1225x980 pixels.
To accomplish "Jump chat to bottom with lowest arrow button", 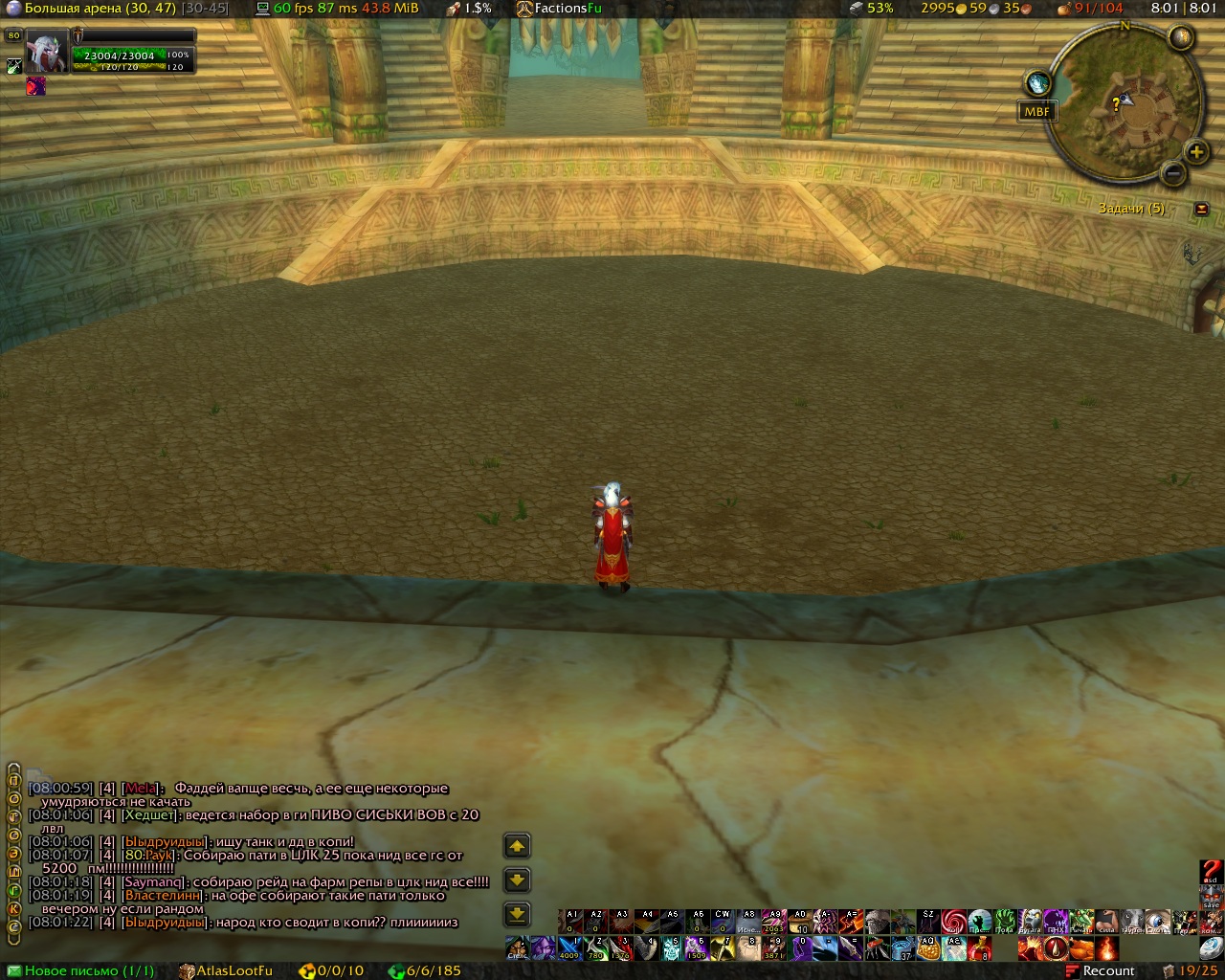I will coord(517,914).
